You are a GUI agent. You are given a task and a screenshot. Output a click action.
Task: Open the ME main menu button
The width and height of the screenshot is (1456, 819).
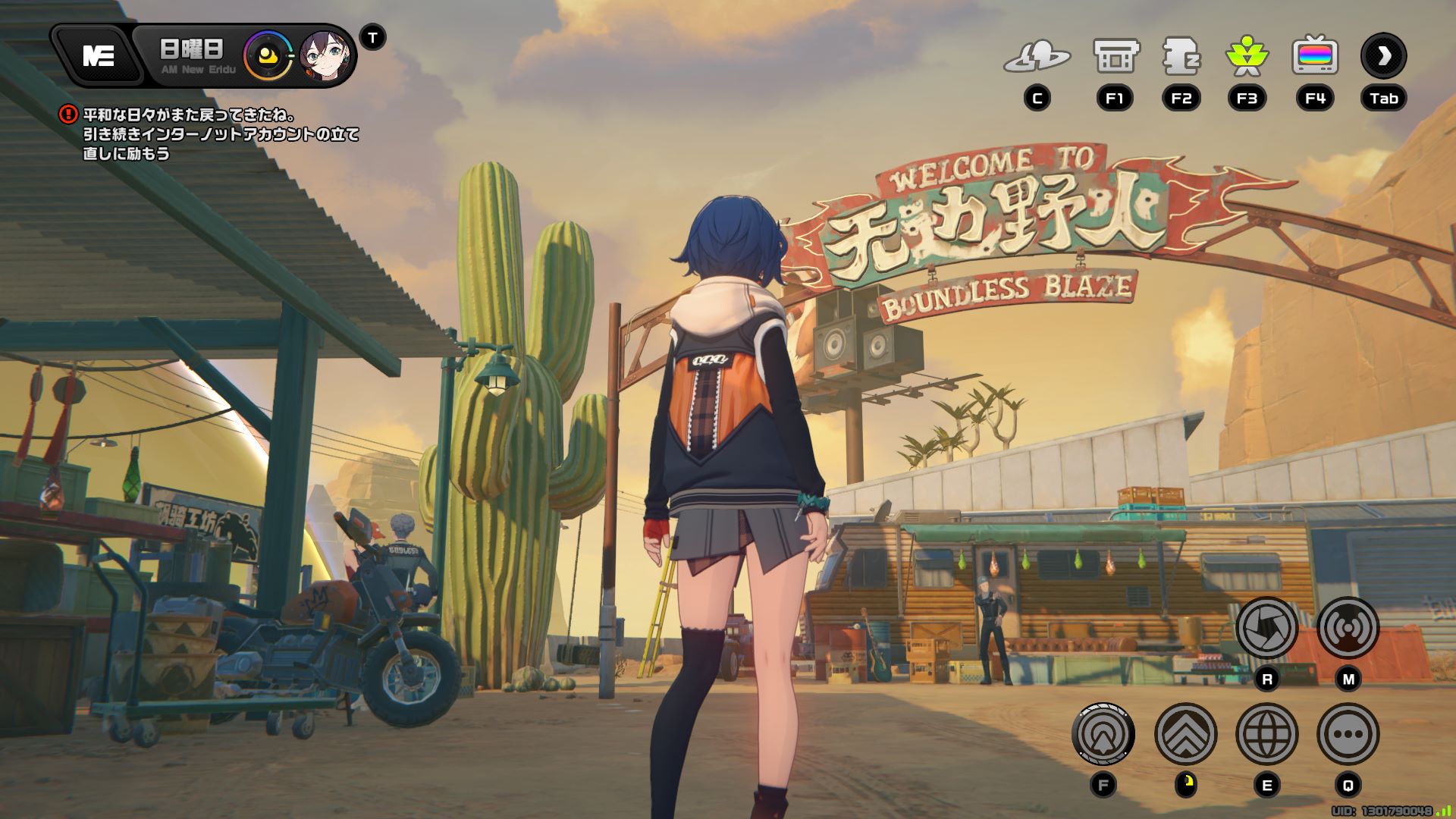pyautogui.click(x=98, y=55)
